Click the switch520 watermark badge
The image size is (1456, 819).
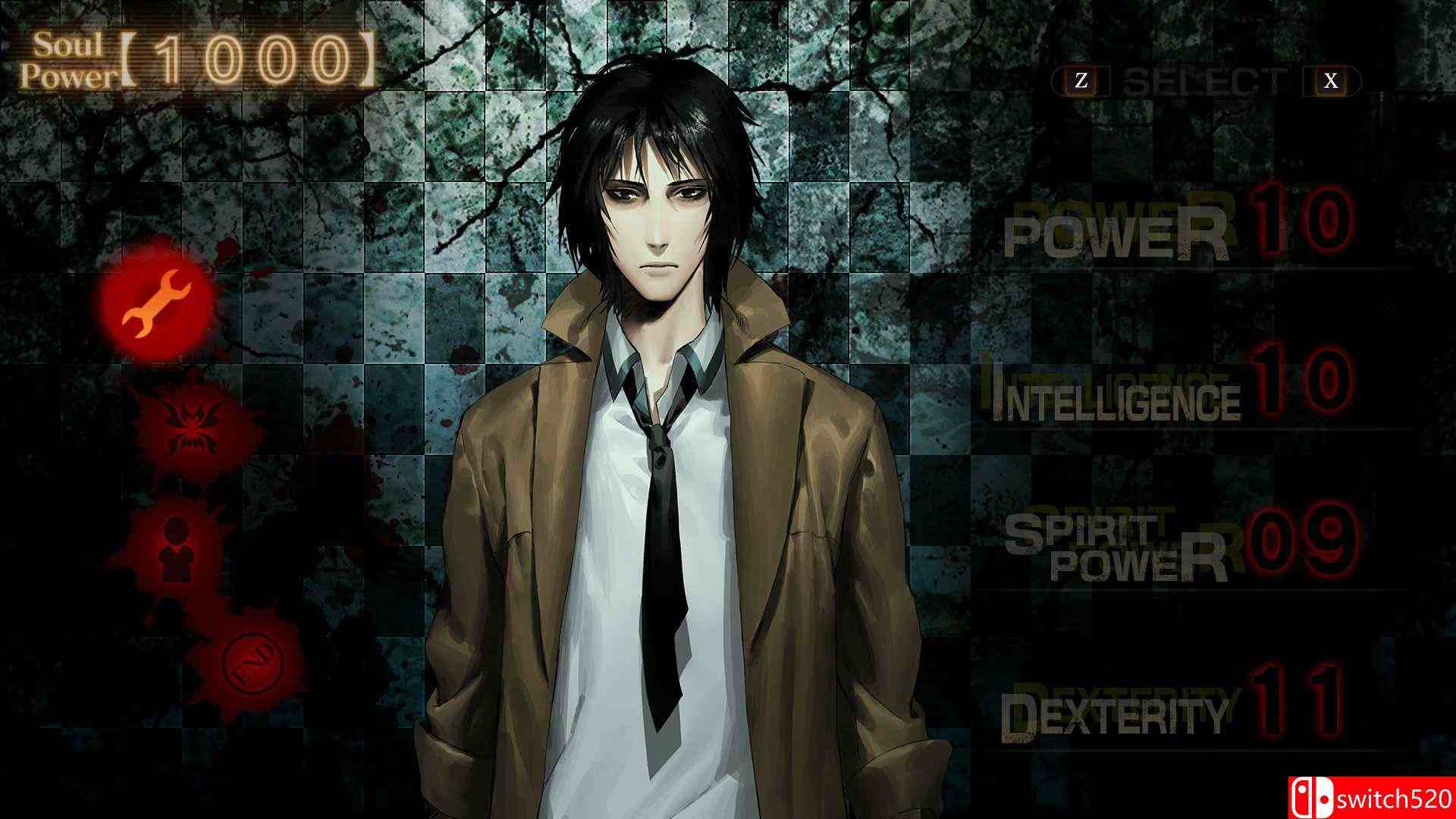click(1373, 797)
